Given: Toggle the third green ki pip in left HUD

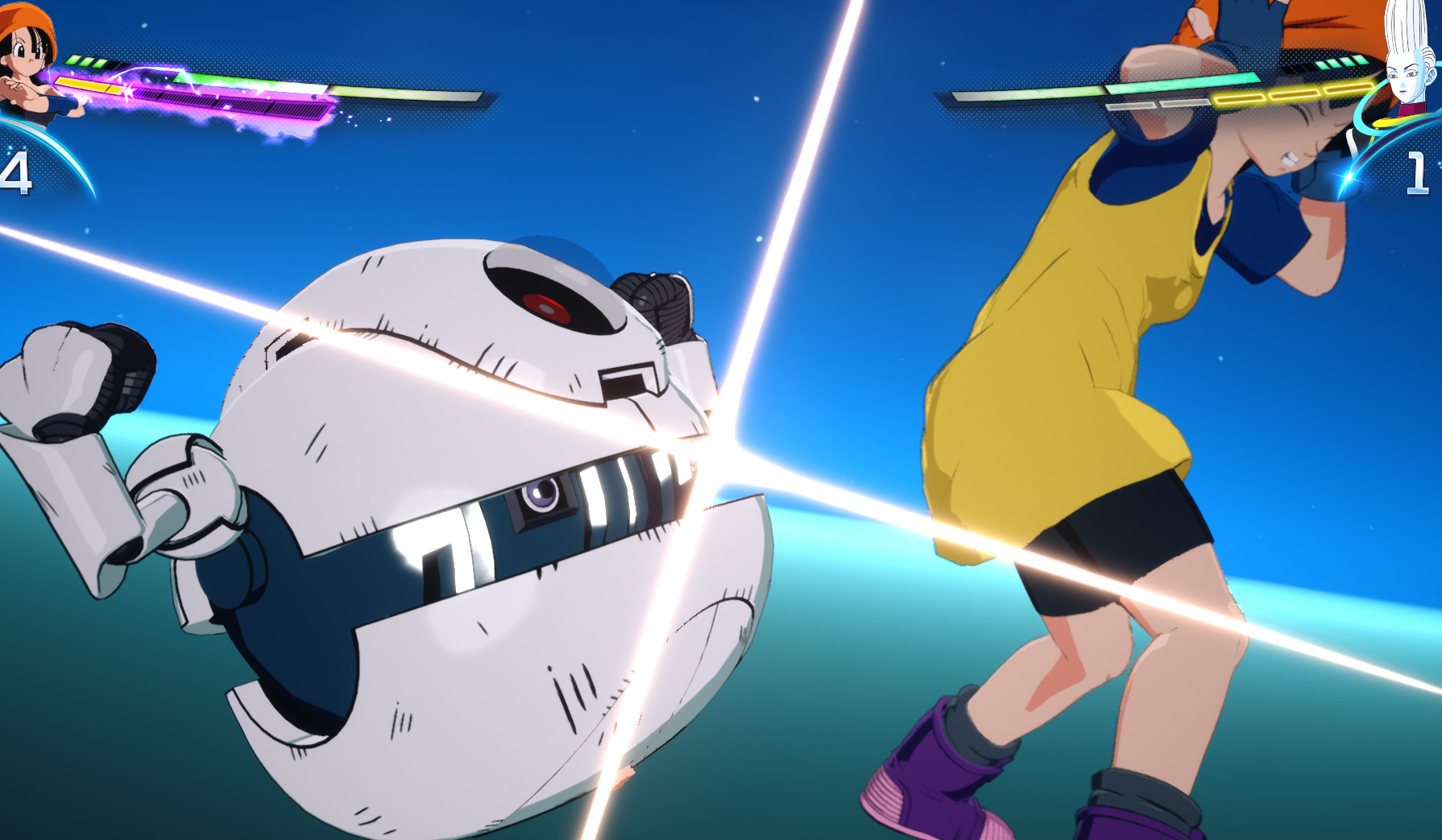Looking at the screenshot, I should (99, 63).
